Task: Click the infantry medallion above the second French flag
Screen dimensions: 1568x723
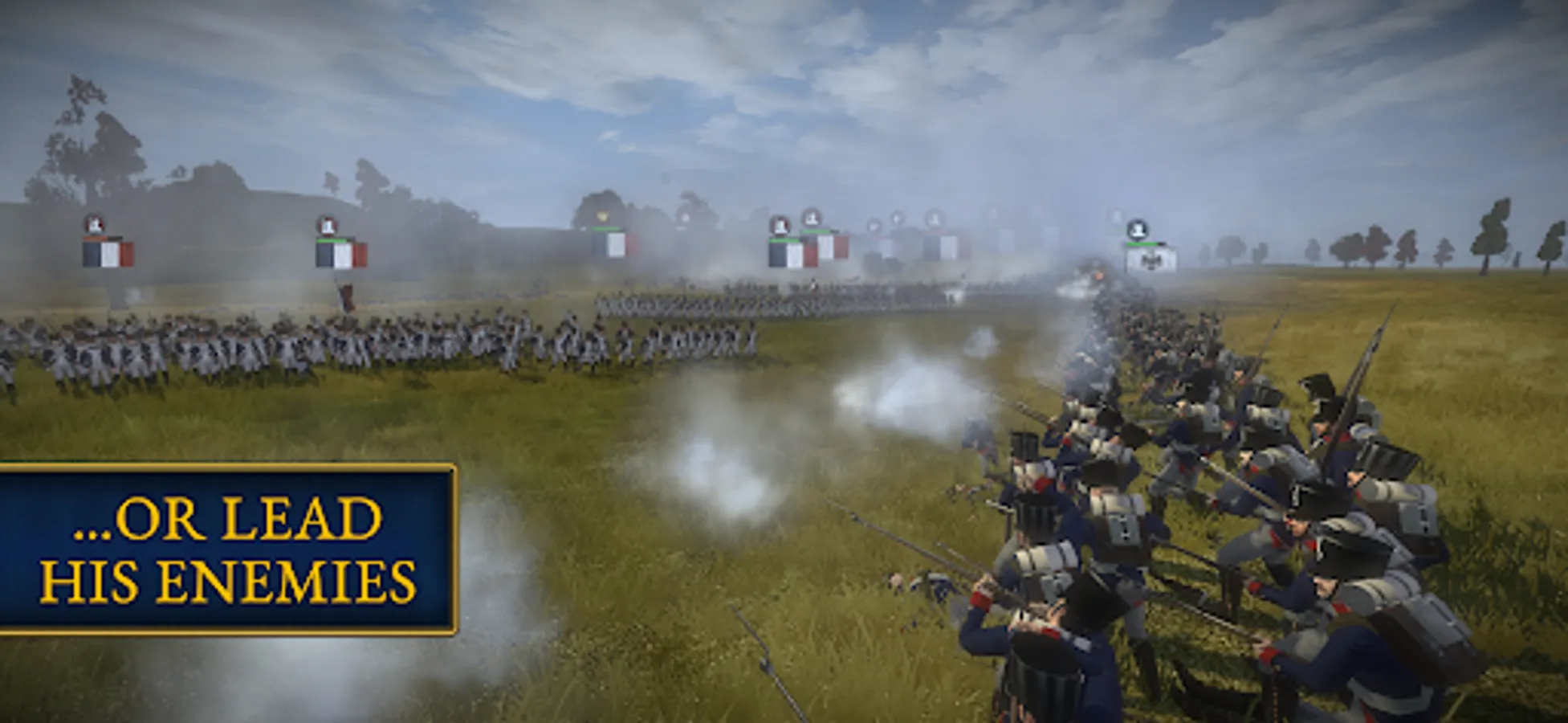Action: click(327, 225)
